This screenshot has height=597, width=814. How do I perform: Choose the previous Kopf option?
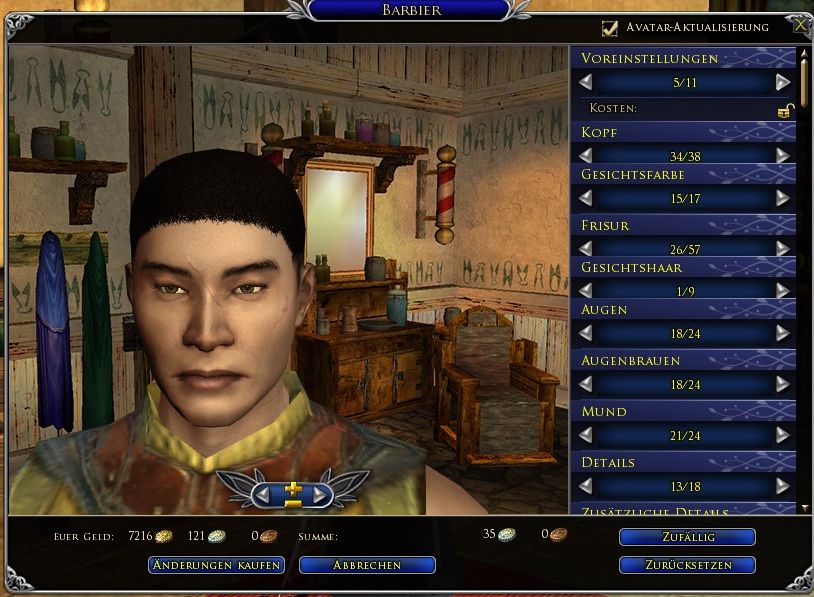(586, 156)
